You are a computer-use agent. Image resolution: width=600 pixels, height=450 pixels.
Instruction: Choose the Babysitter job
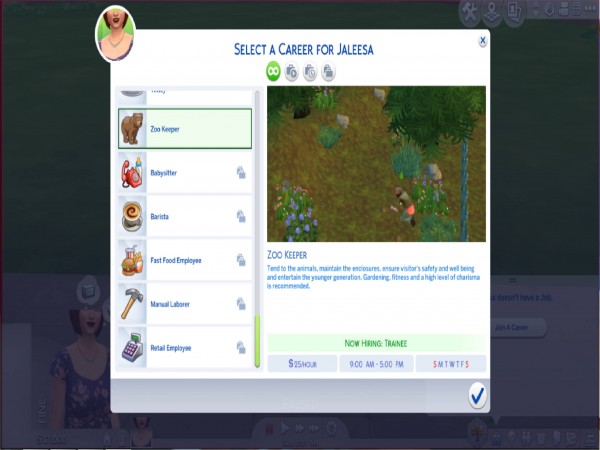(185, 172)
